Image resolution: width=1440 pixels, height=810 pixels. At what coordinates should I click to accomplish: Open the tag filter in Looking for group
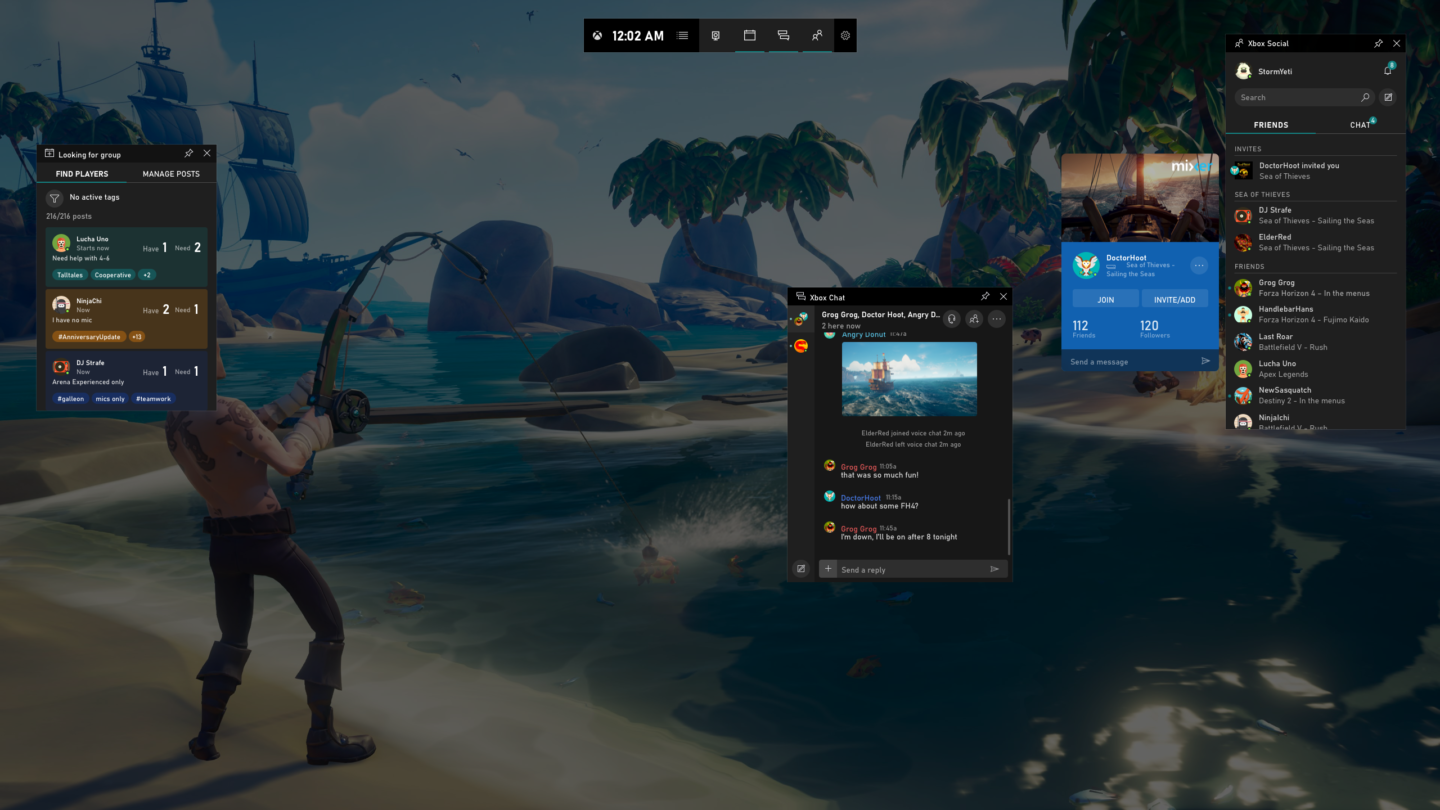[x=54, y=199]
